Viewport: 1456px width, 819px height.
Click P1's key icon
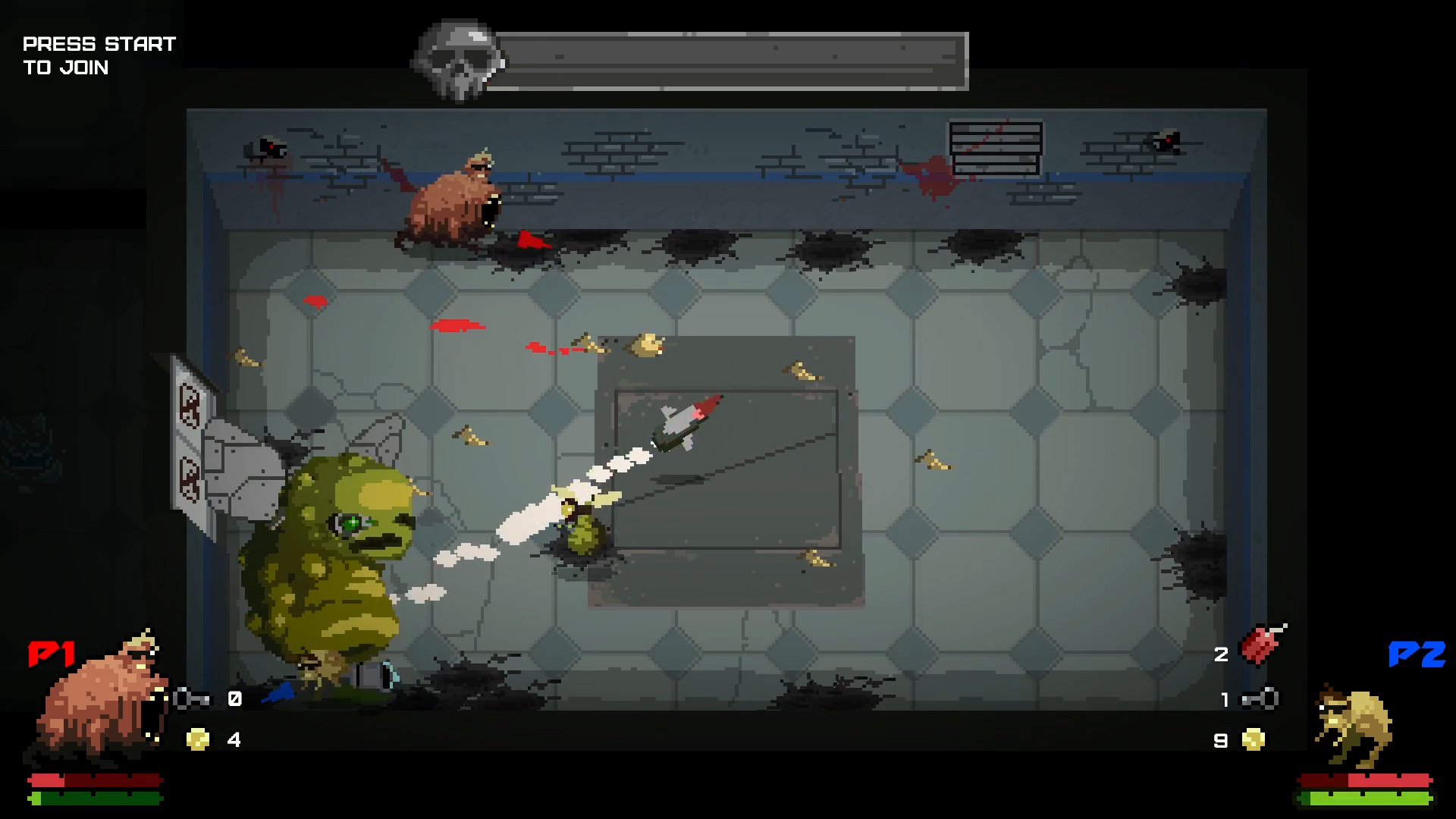[191, 698]
